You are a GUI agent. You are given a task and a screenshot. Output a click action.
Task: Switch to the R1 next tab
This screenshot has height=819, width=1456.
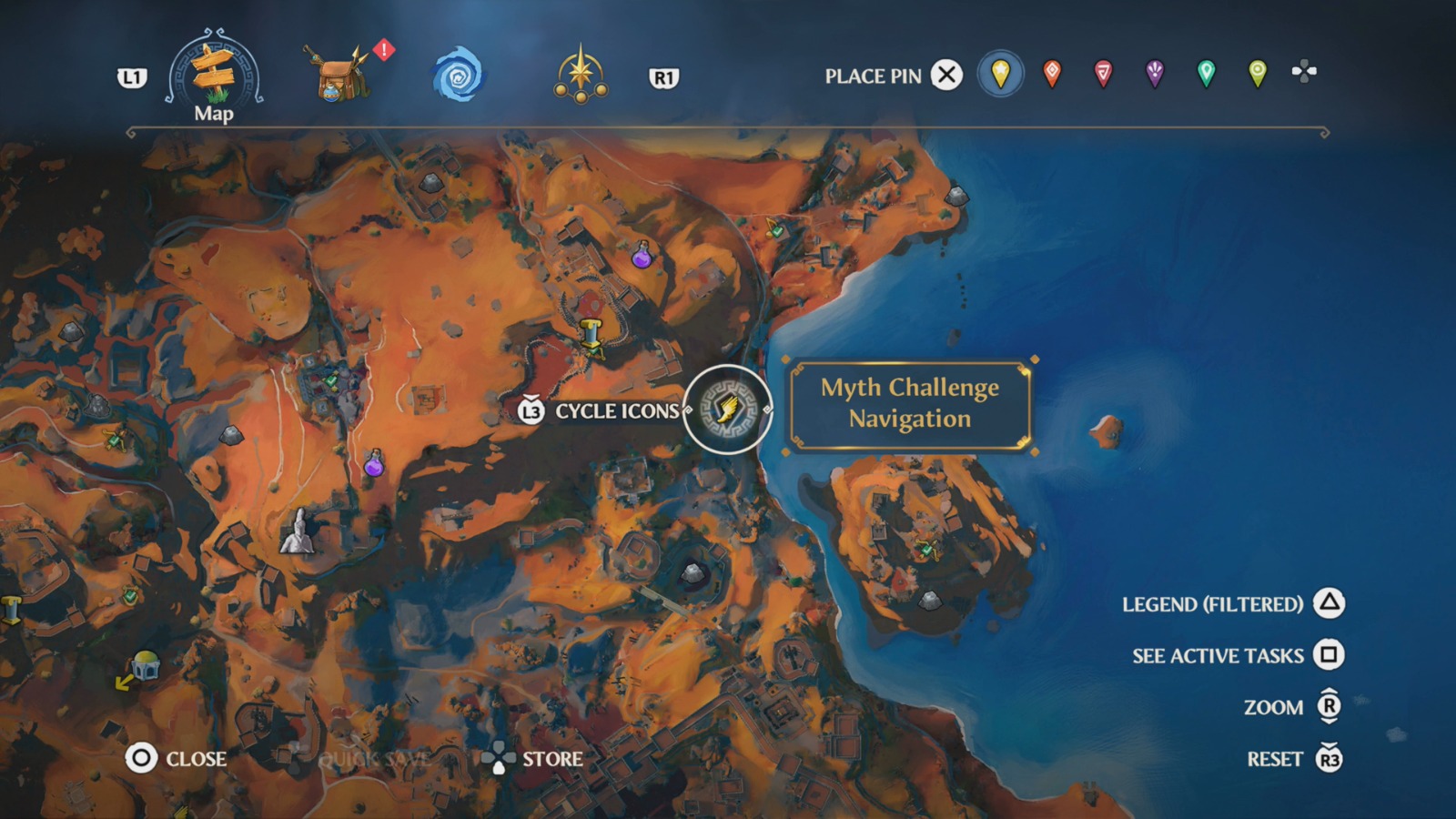pyautogui.click(x=665, y=78)
